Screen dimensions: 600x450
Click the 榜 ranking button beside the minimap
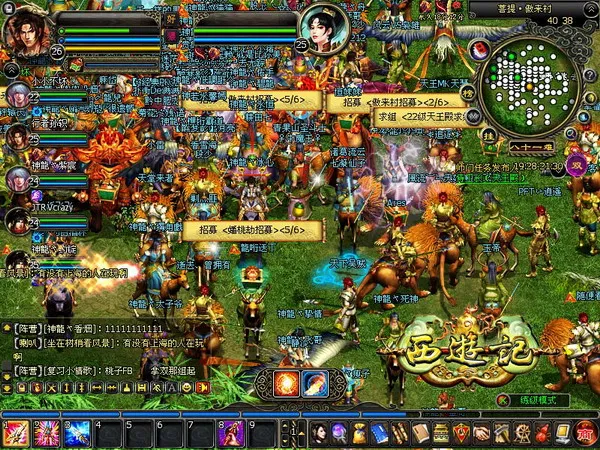coord(467,92)
